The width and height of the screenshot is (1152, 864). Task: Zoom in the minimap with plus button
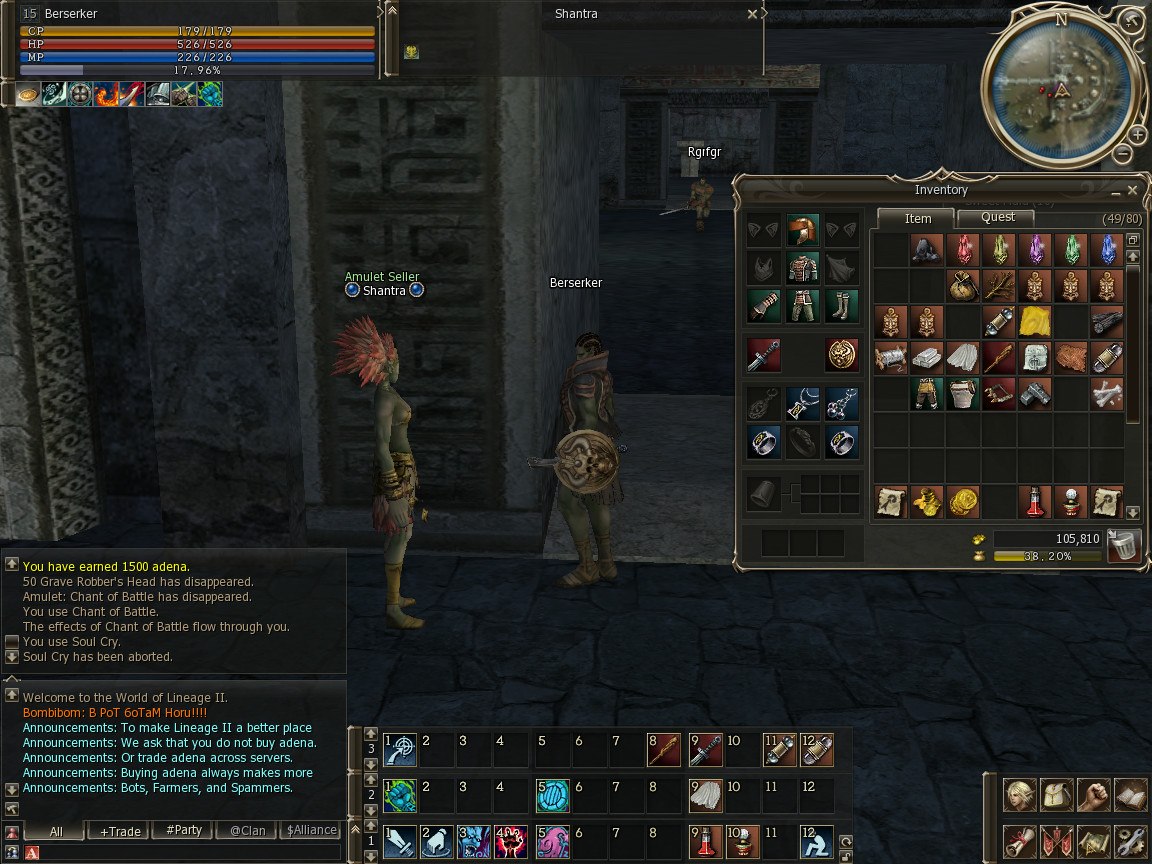pyautogui.click(x=1137, y=135)
